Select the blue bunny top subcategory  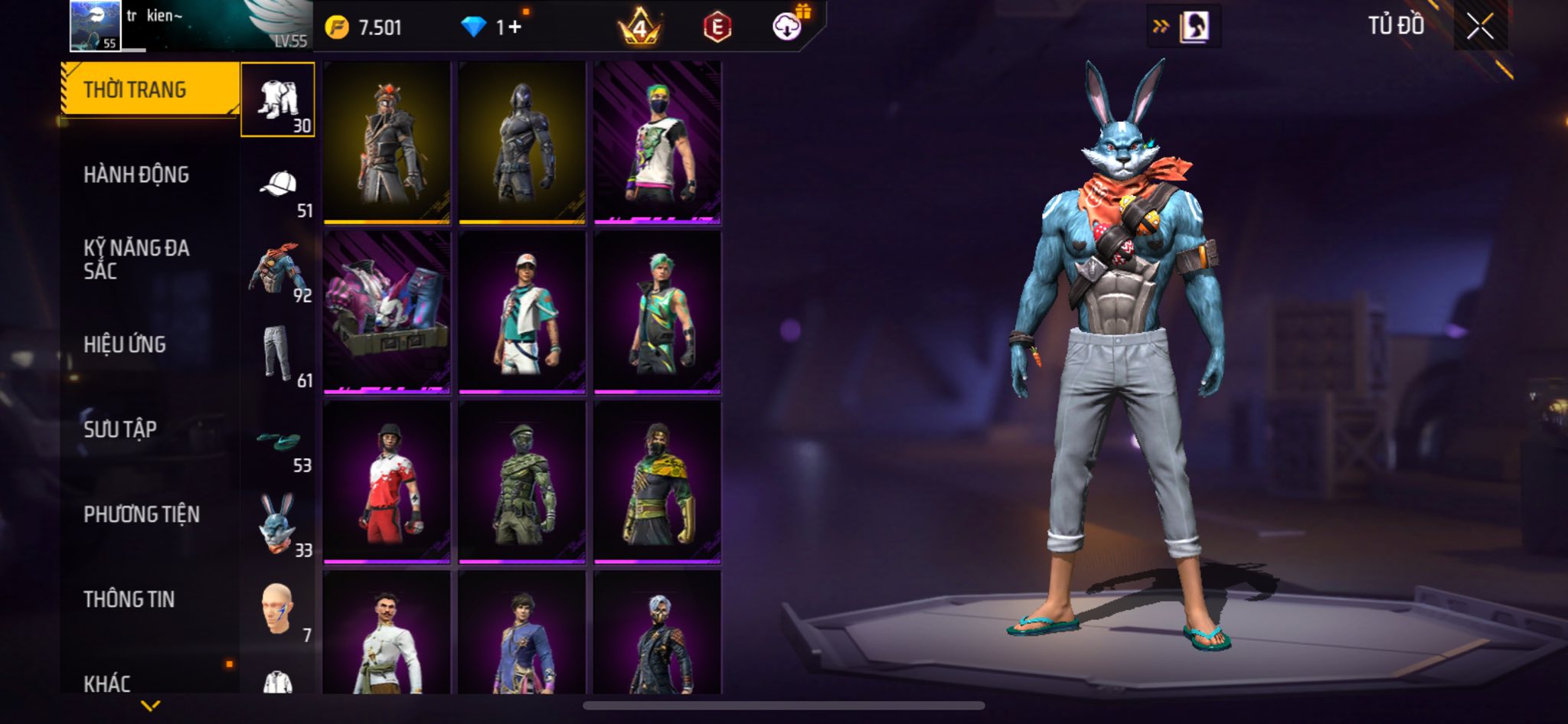coord(279,269)
